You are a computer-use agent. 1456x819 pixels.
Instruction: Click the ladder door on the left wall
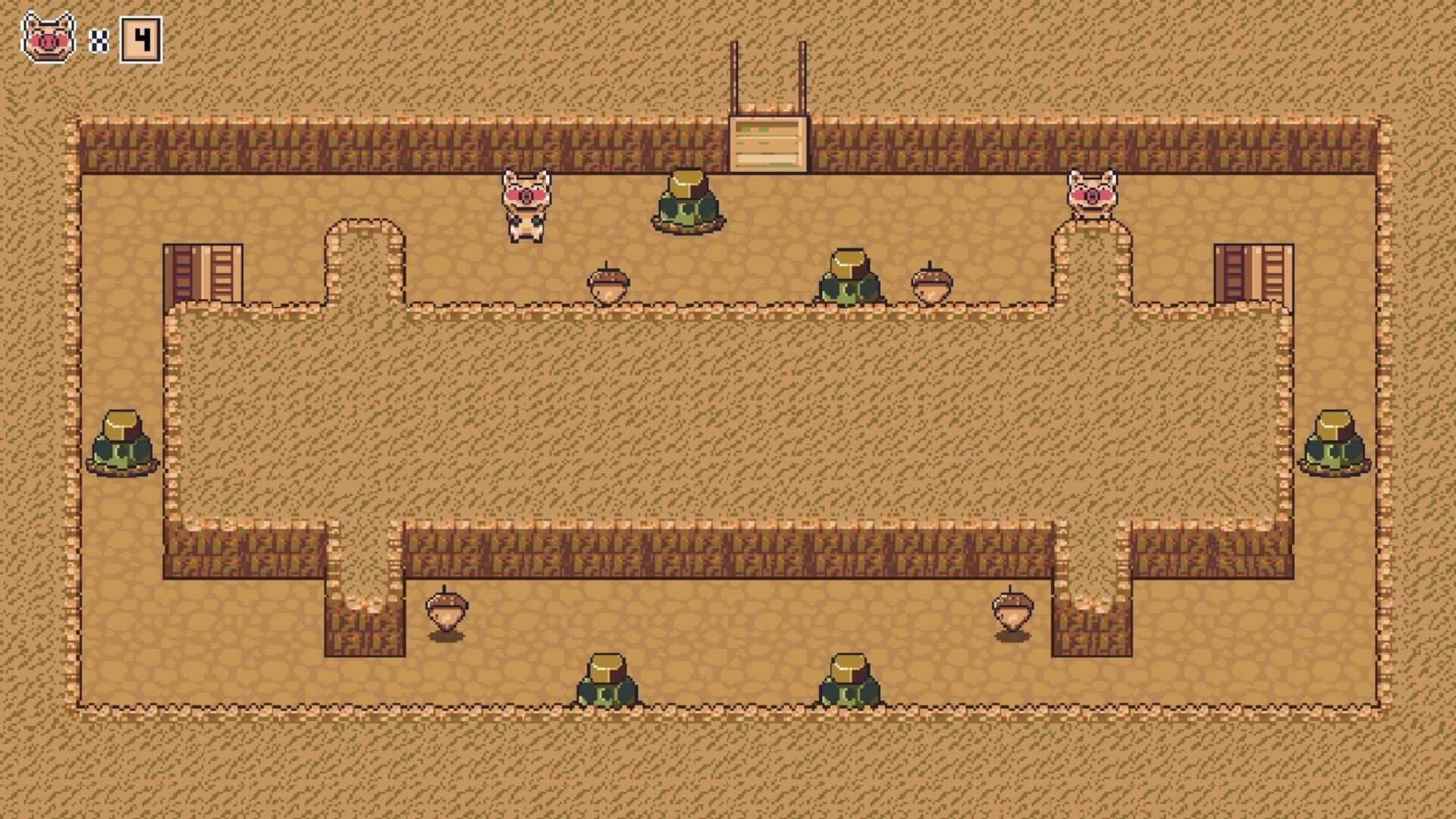pyautogui.click(x=203, y=273)
